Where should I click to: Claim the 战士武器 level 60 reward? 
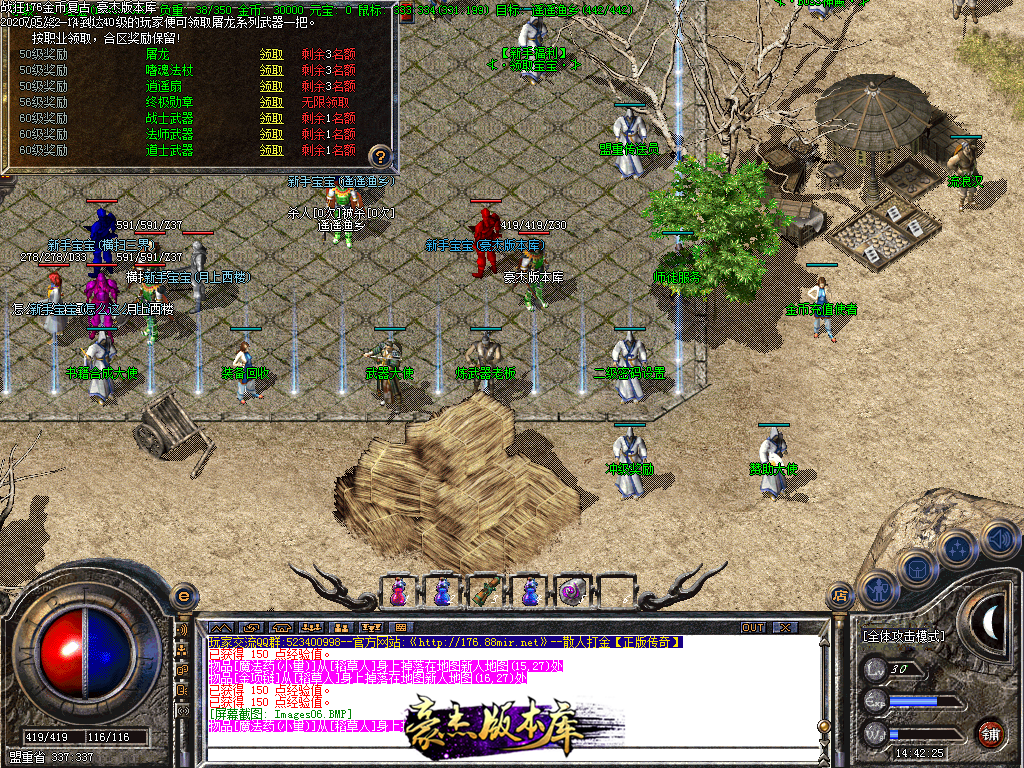click(271, 118)
